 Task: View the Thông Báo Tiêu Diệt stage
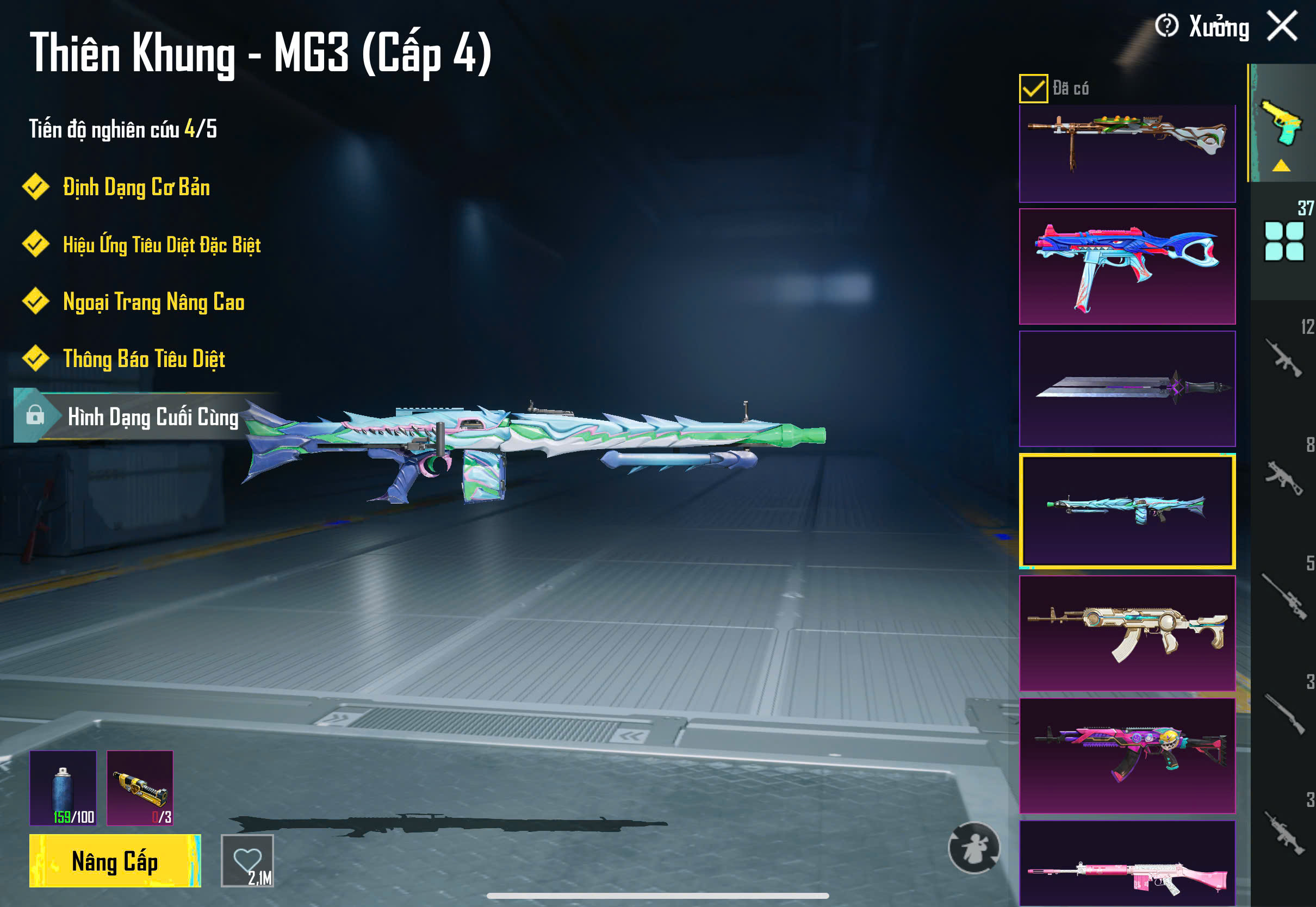coord(143,359)
